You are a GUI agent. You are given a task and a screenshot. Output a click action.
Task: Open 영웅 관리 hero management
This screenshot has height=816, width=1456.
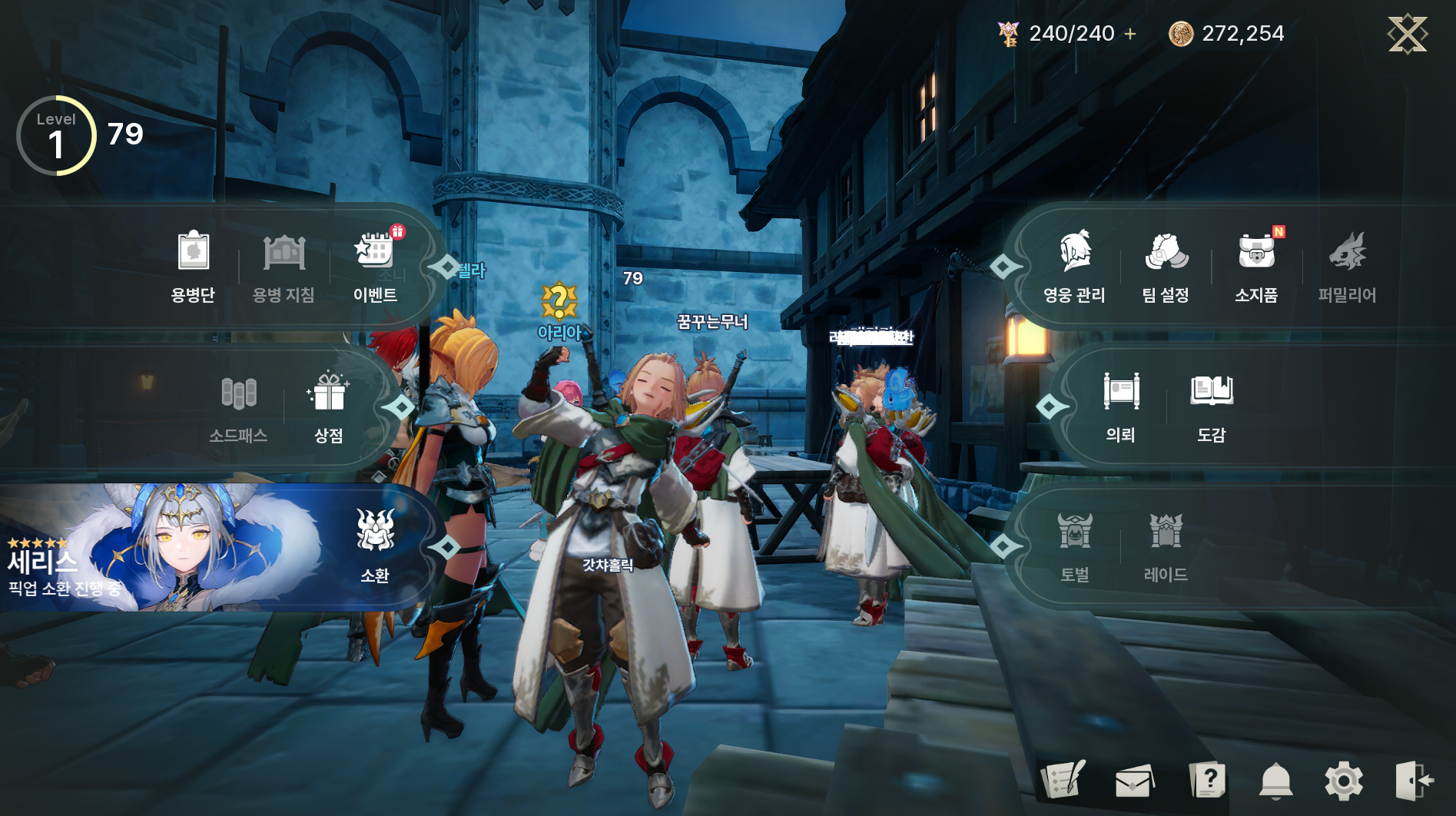1074,265
